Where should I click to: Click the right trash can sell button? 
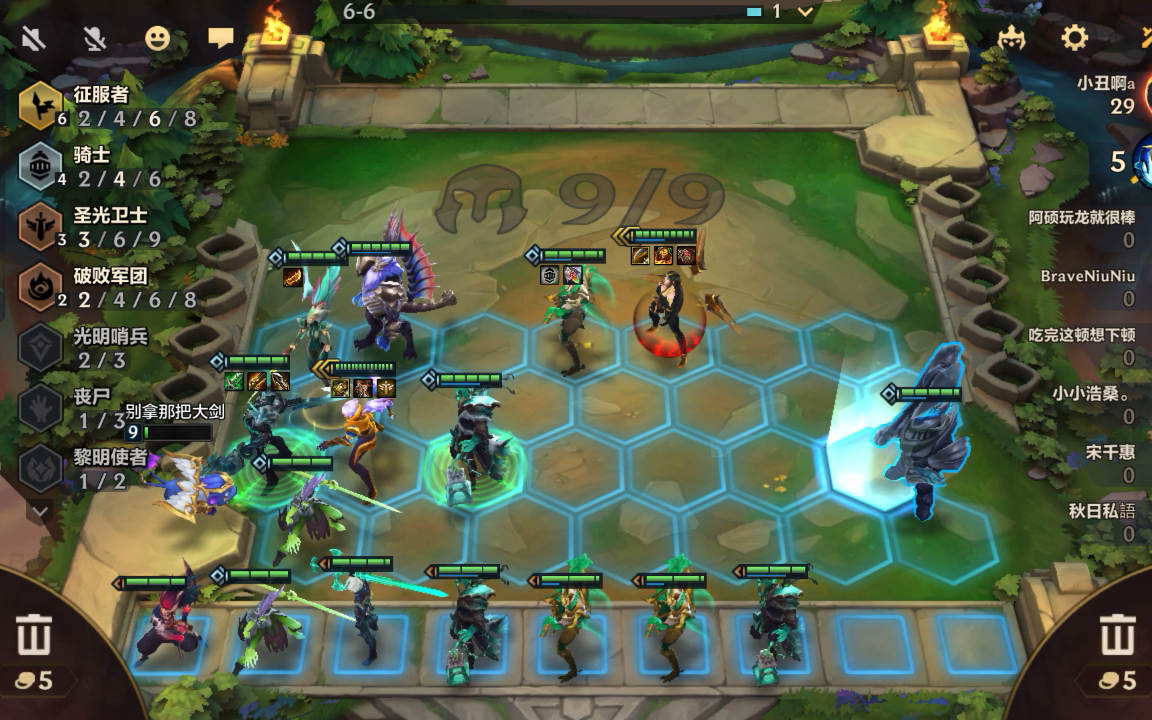coord(1117,637)
